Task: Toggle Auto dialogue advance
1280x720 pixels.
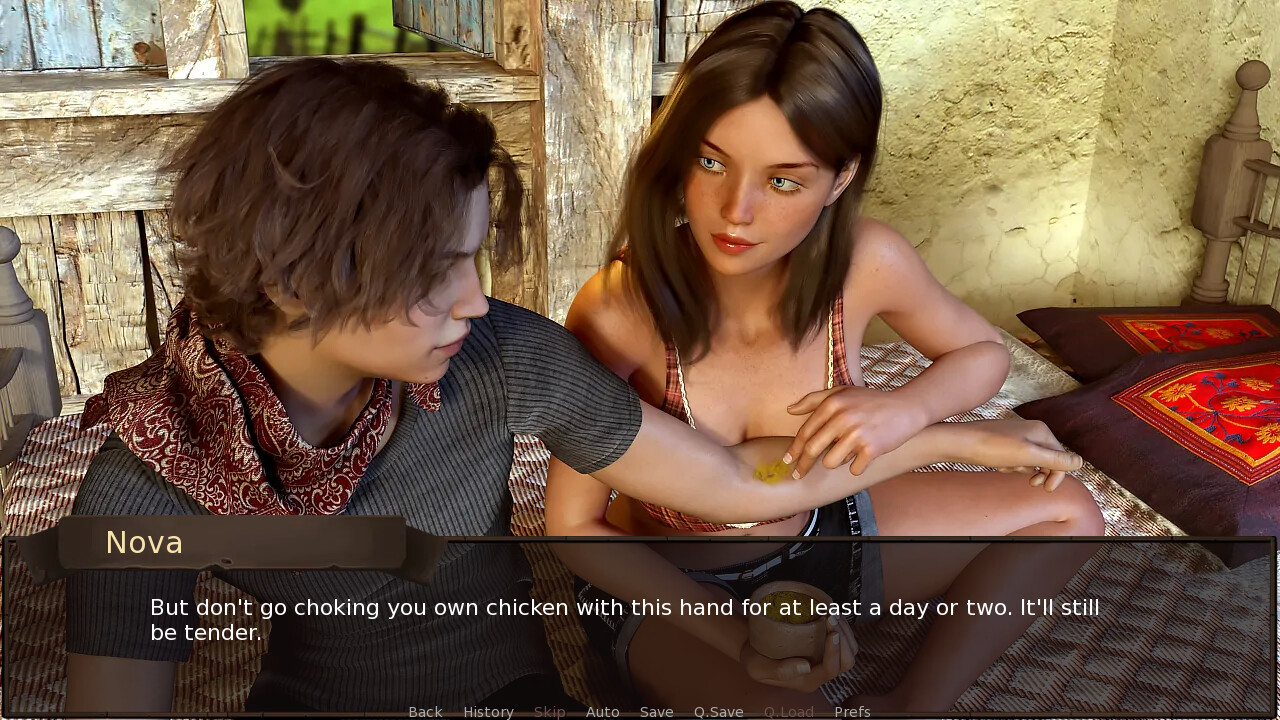Action: [602, 711]
